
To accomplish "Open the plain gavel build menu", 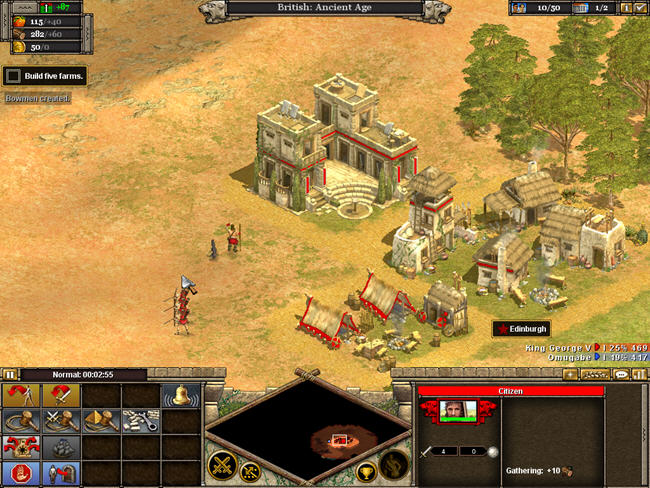I will coord(19,420).
